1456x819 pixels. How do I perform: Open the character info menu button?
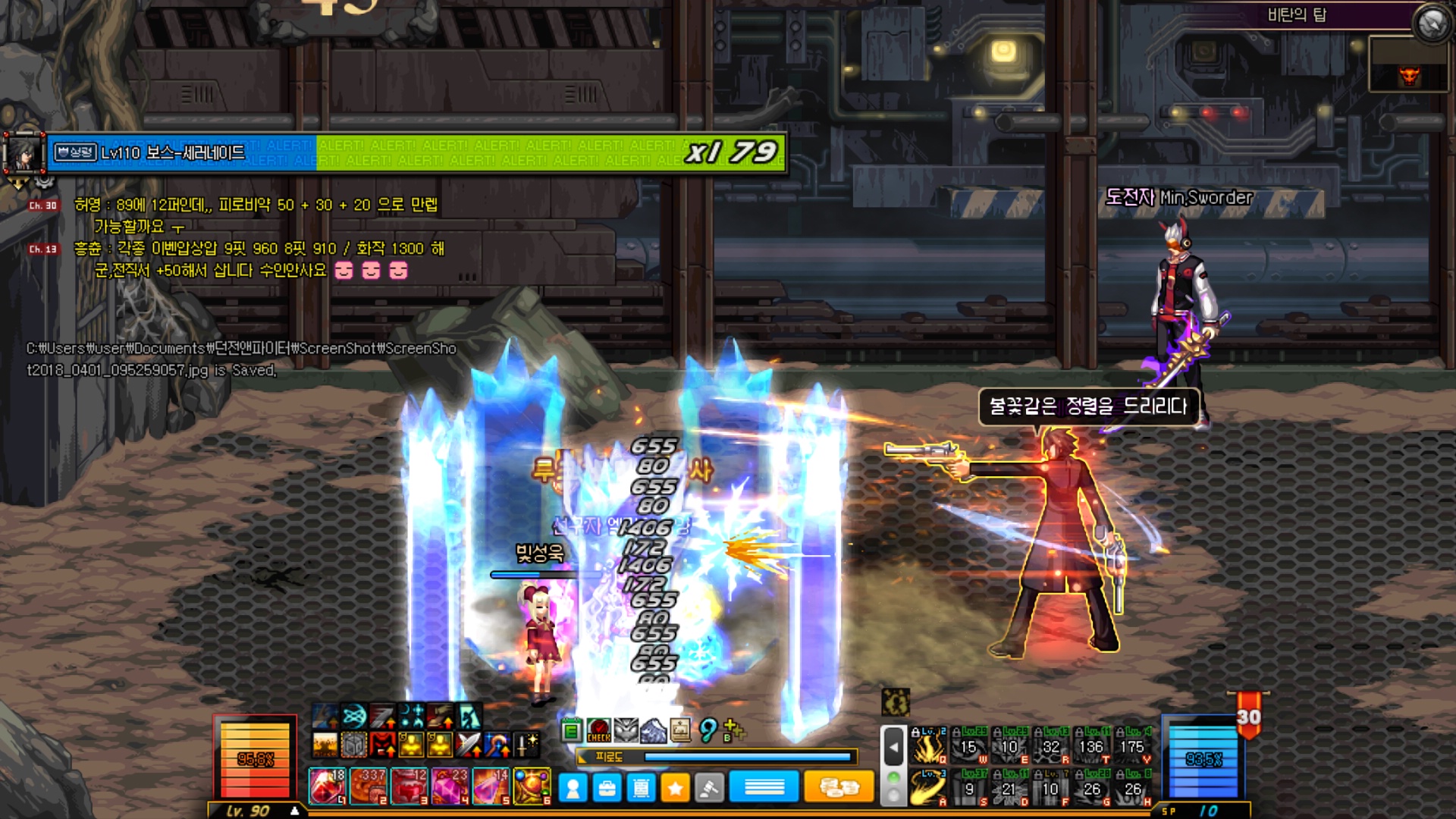point(573,789)
